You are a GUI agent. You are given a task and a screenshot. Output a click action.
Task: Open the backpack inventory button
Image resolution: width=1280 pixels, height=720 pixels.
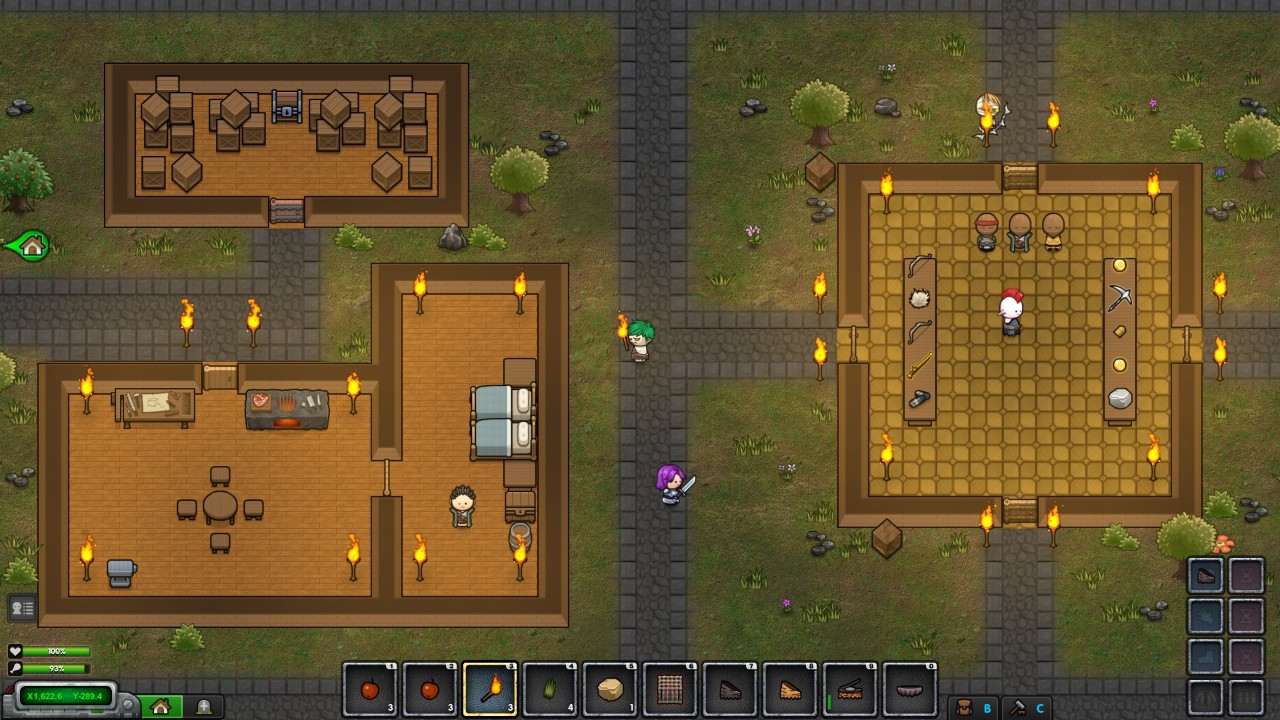click(x=964, y=707)
